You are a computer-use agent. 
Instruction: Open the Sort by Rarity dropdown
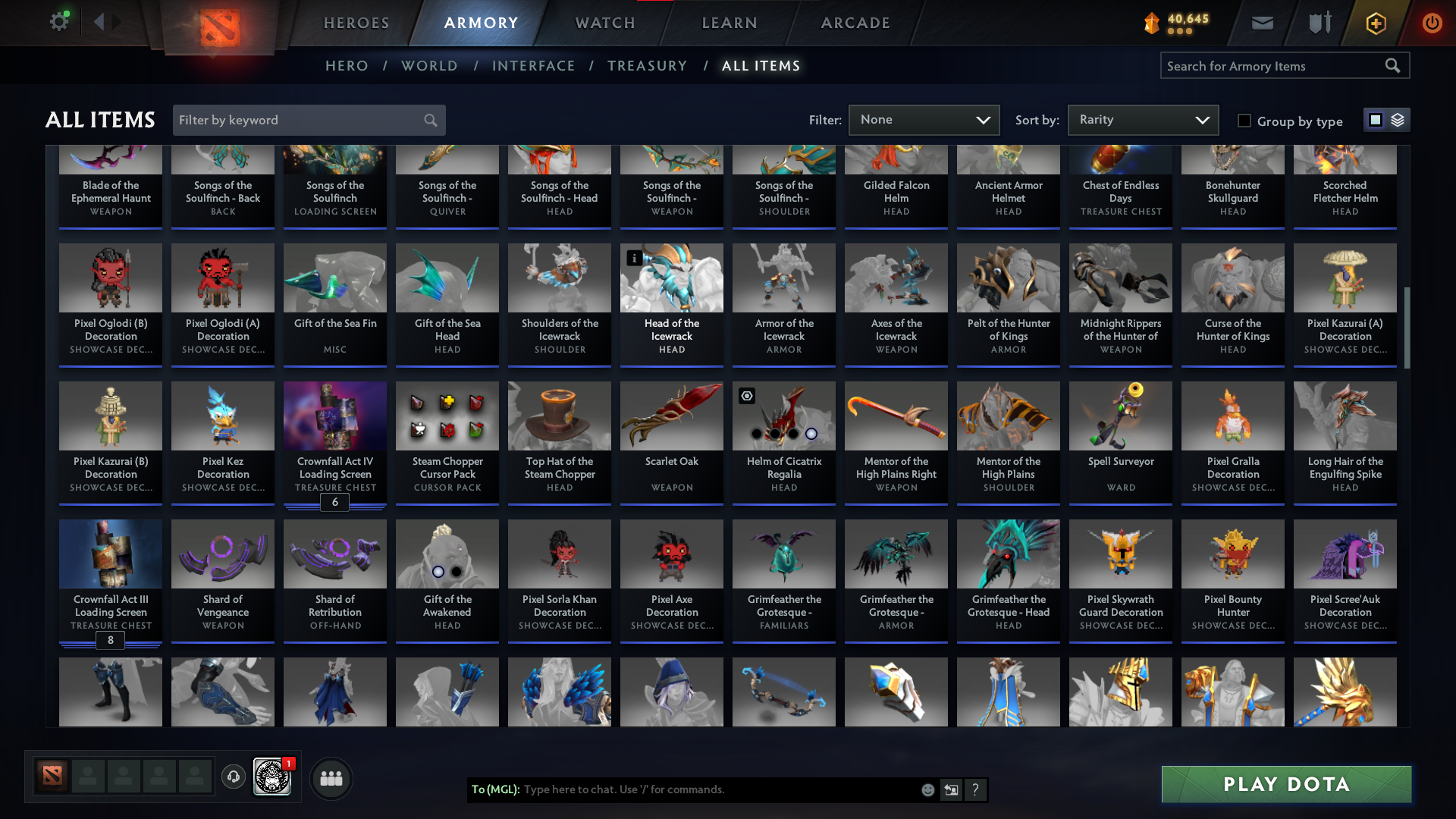[1142, 120]
